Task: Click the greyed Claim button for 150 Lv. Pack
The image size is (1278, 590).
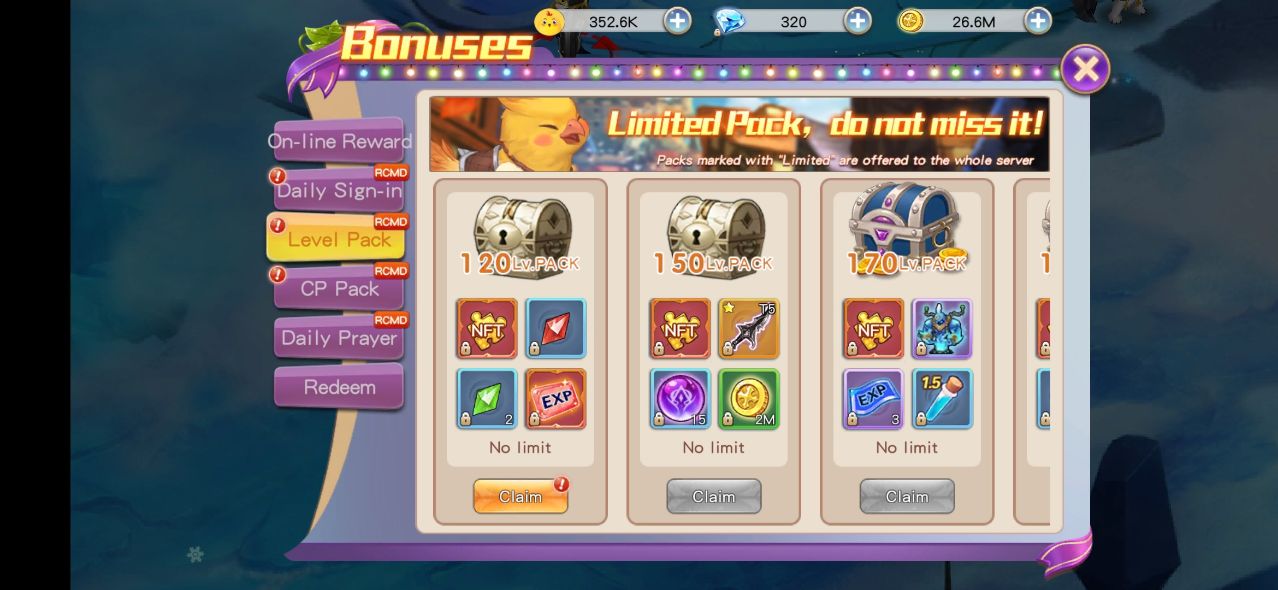Action: 714,496
